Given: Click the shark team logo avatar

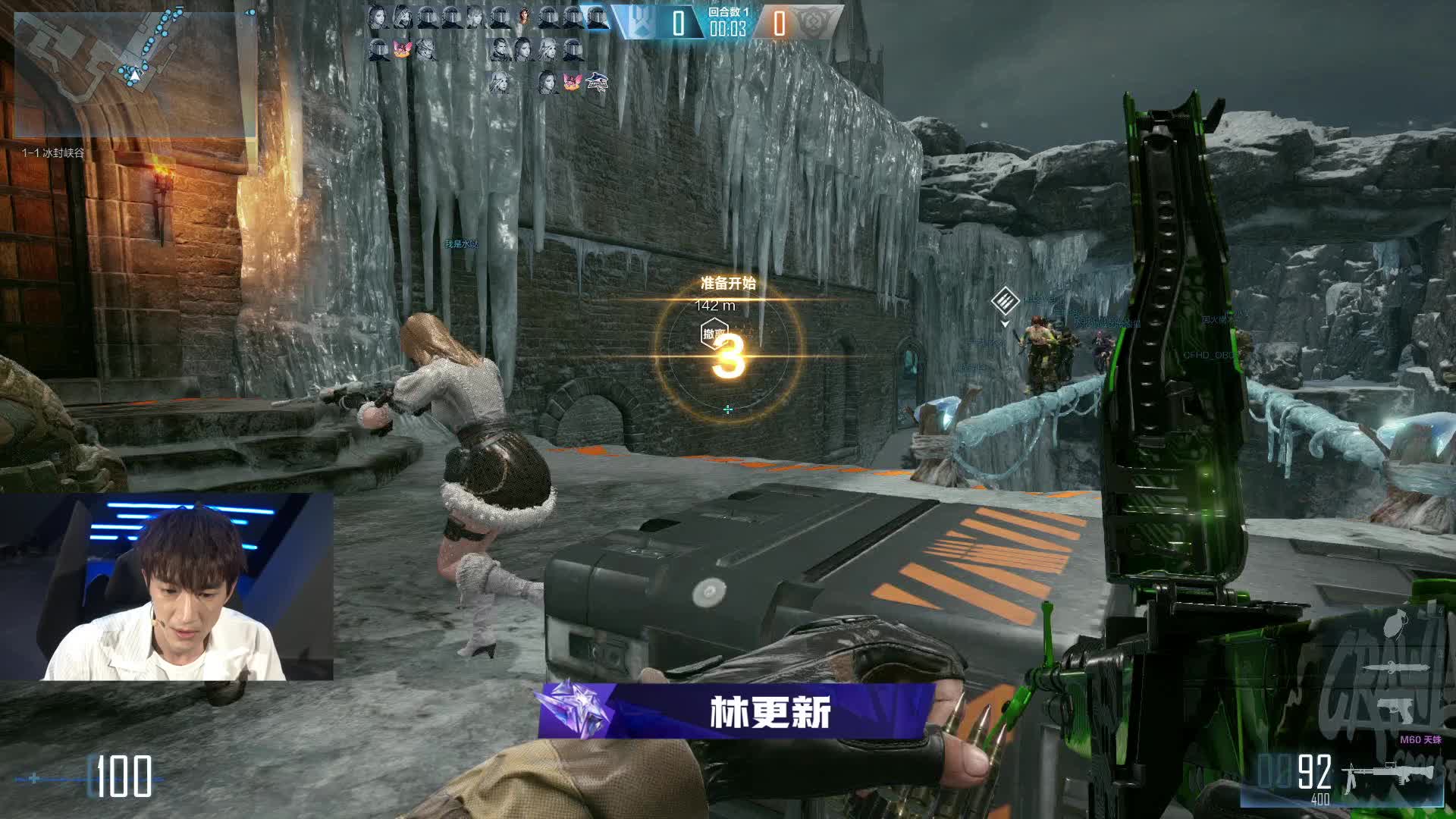Looking at the screenshot, I should 597,81.
